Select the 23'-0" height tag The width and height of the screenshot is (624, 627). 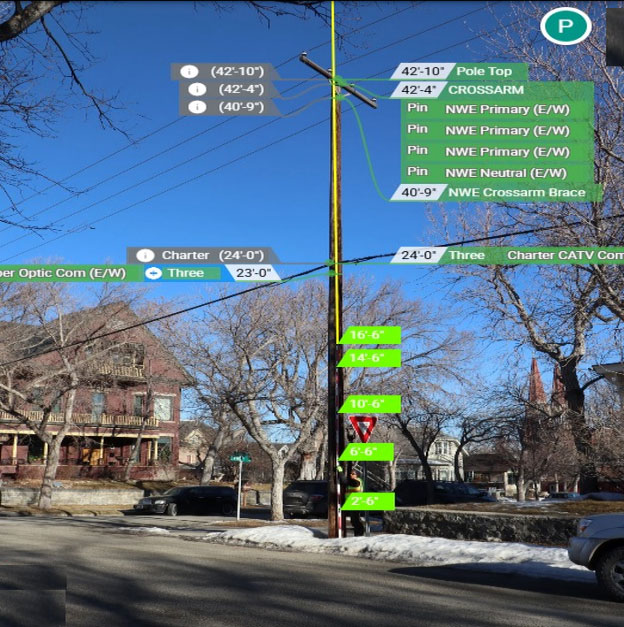(250, 273)
